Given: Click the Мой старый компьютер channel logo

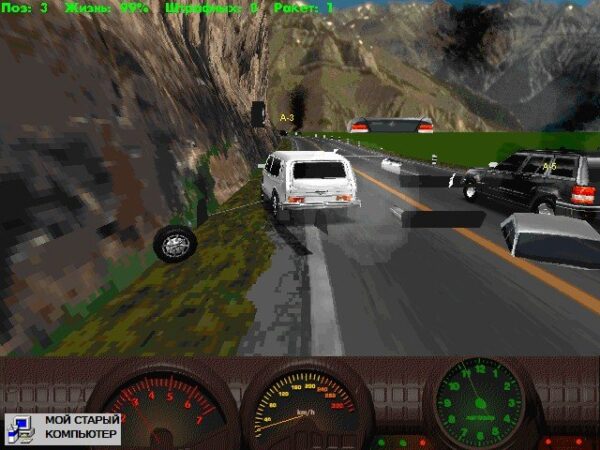Looking at the screenshot, I should click(x=63, y=427).
